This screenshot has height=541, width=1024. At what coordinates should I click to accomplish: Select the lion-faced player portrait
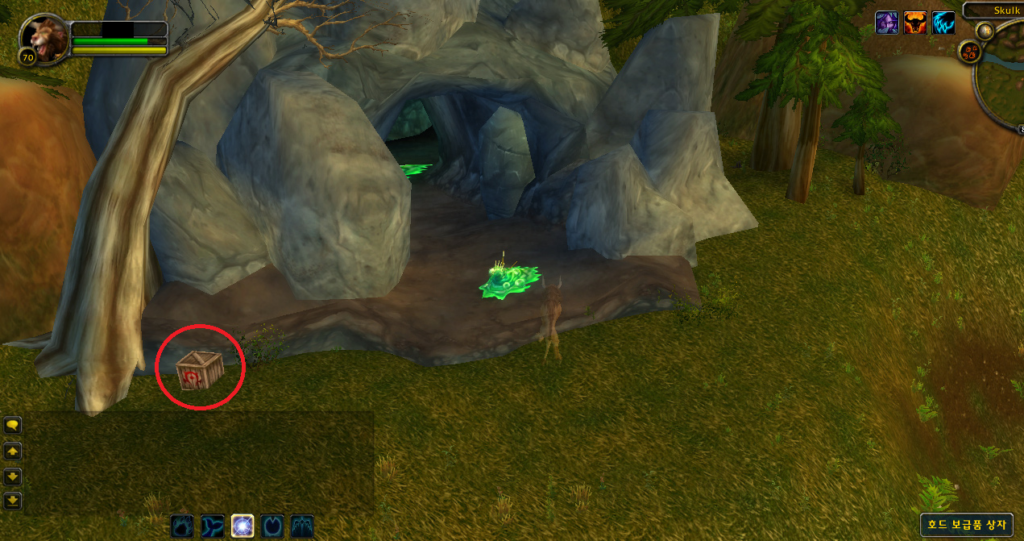44,38
